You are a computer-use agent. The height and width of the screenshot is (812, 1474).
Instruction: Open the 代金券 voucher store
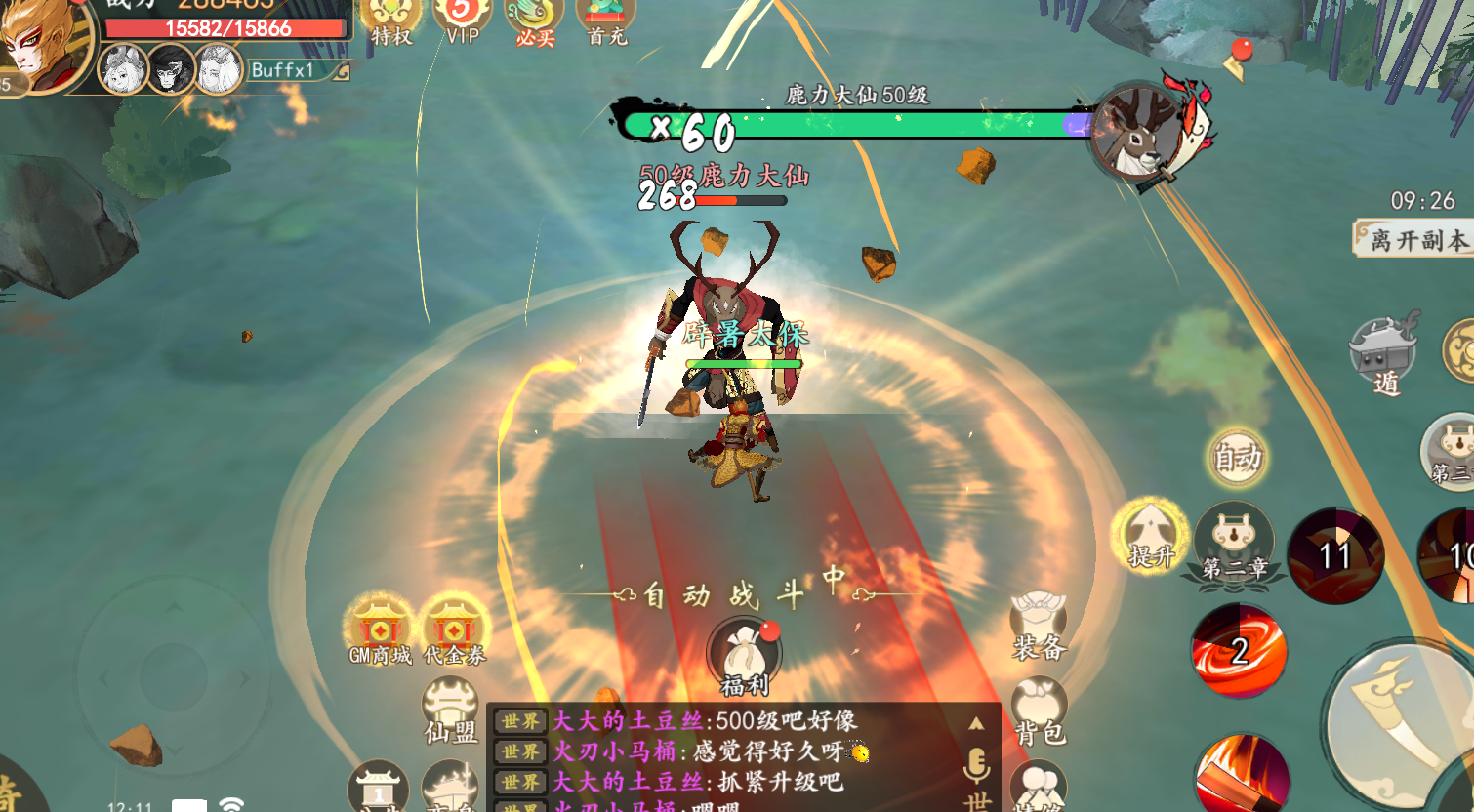click(454, 630)
